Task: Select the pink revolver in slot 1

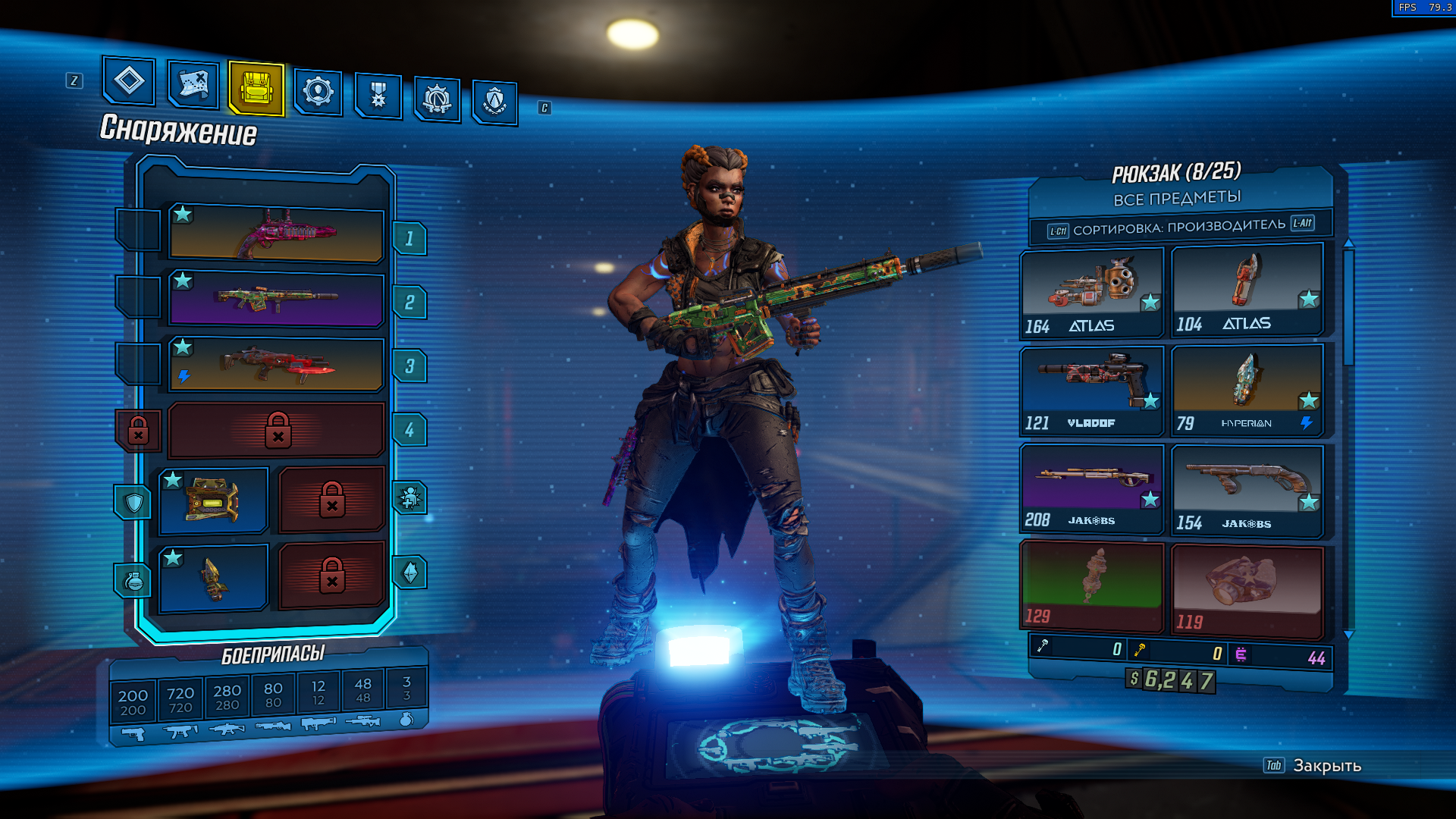Action: click(277, 234)
